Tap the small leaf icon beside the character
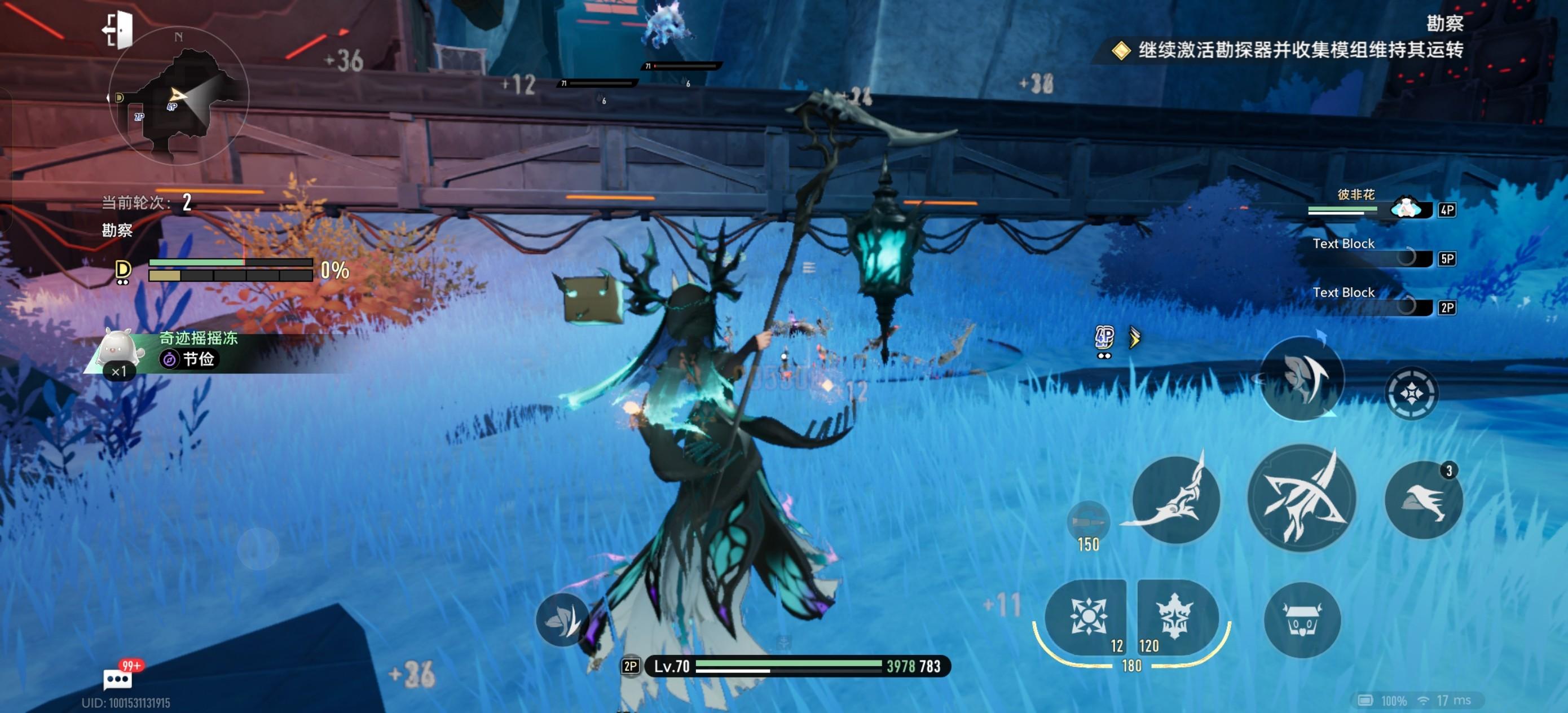Image resolution: width=1568 pixels, height=713 pixels. pos(561,619)
